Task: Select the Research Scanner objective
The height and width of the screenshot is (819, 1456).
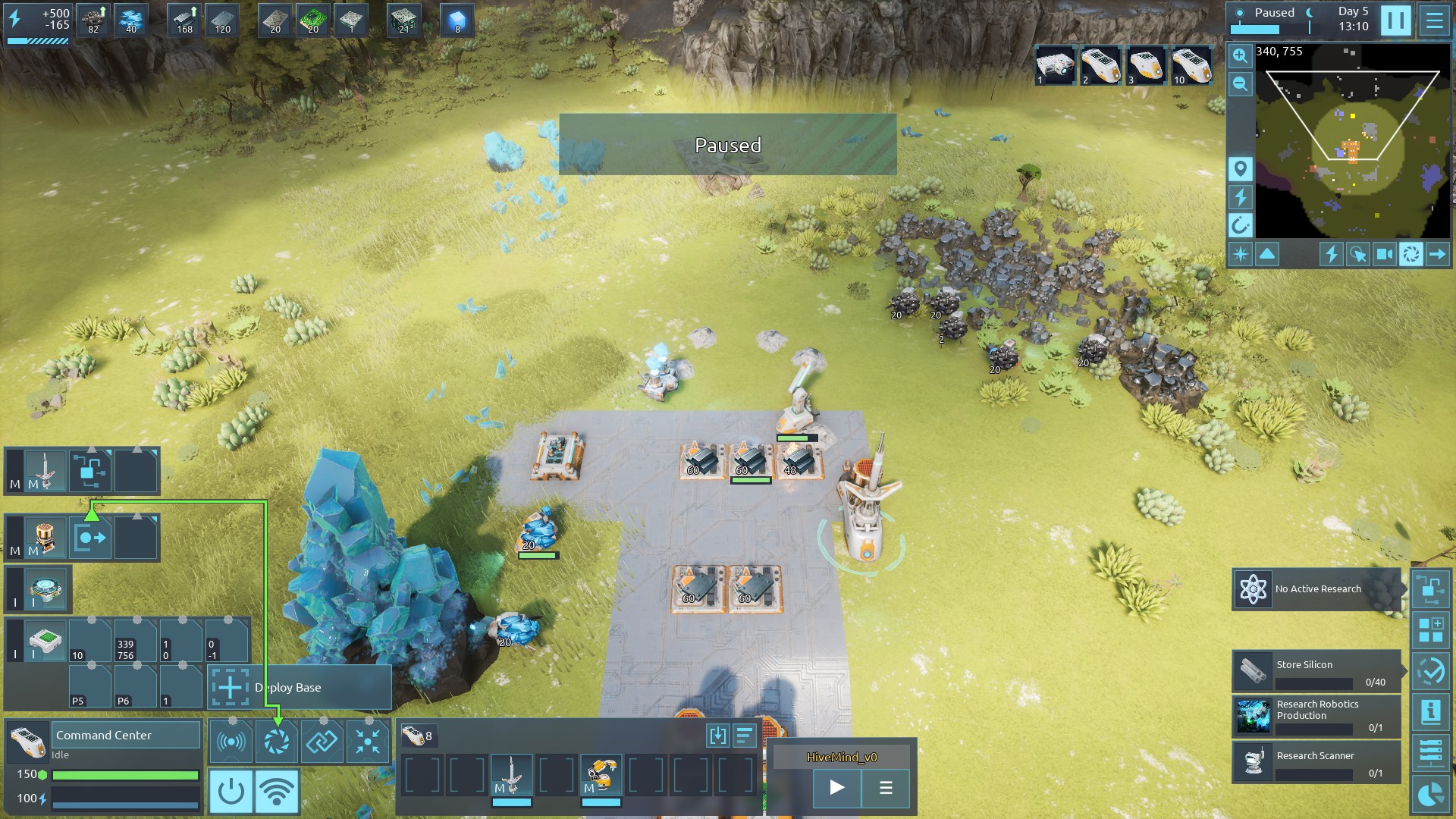Action: tap(1316, 762)
